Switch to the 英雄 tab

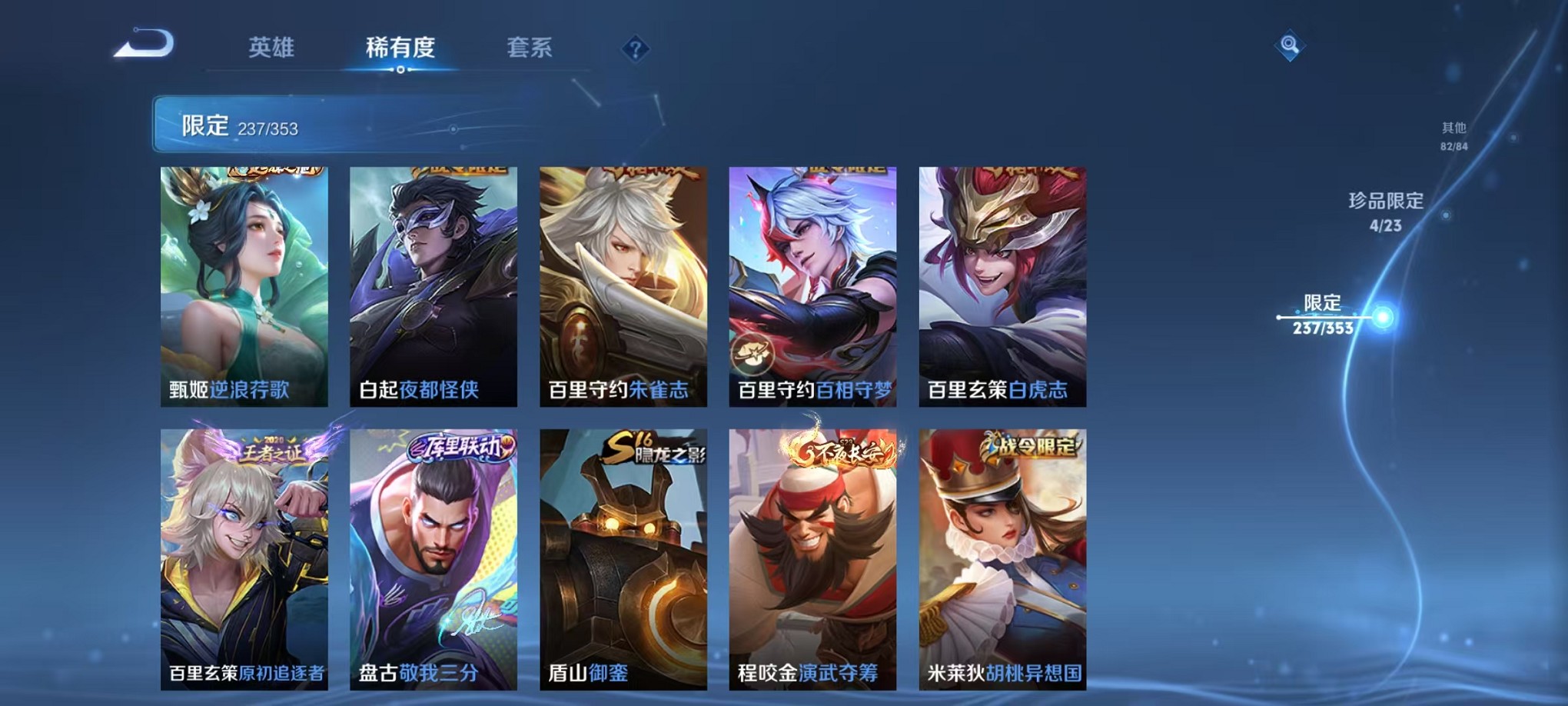pos(271,48)
